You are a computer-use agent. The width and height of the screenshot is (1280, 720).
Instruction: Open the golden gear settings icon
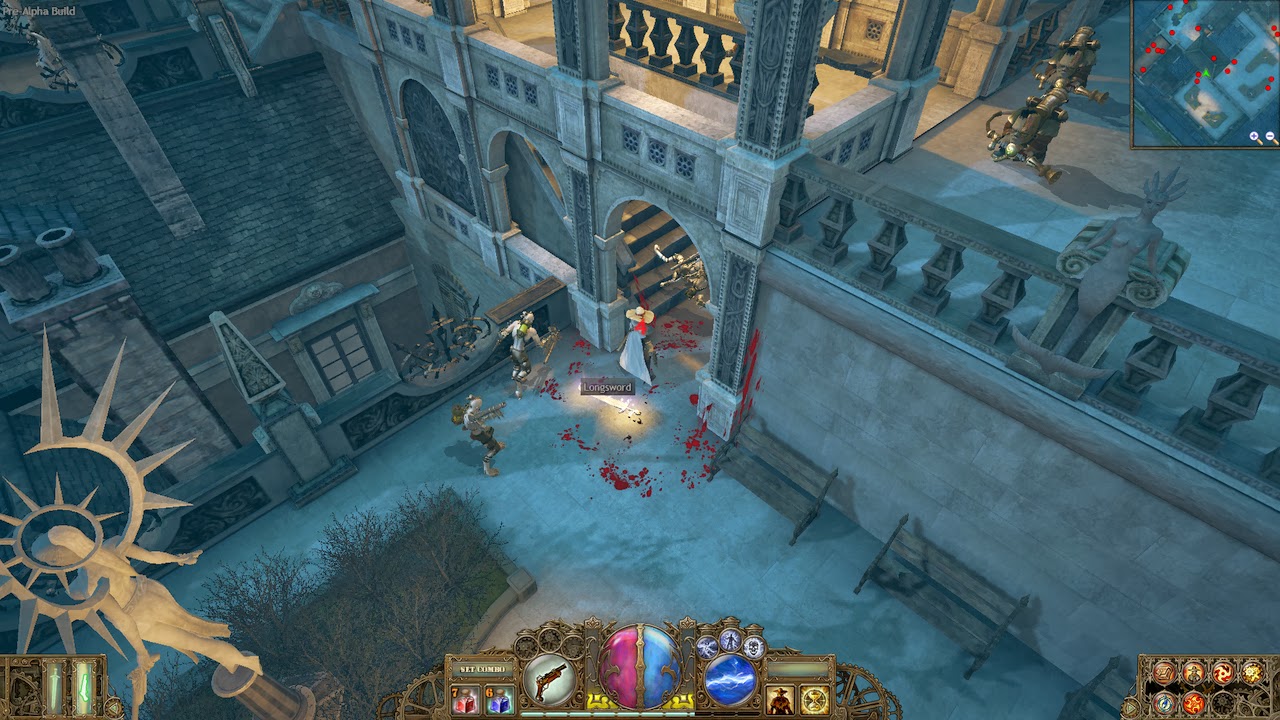pyautogui.click(x=1251, y=672)
